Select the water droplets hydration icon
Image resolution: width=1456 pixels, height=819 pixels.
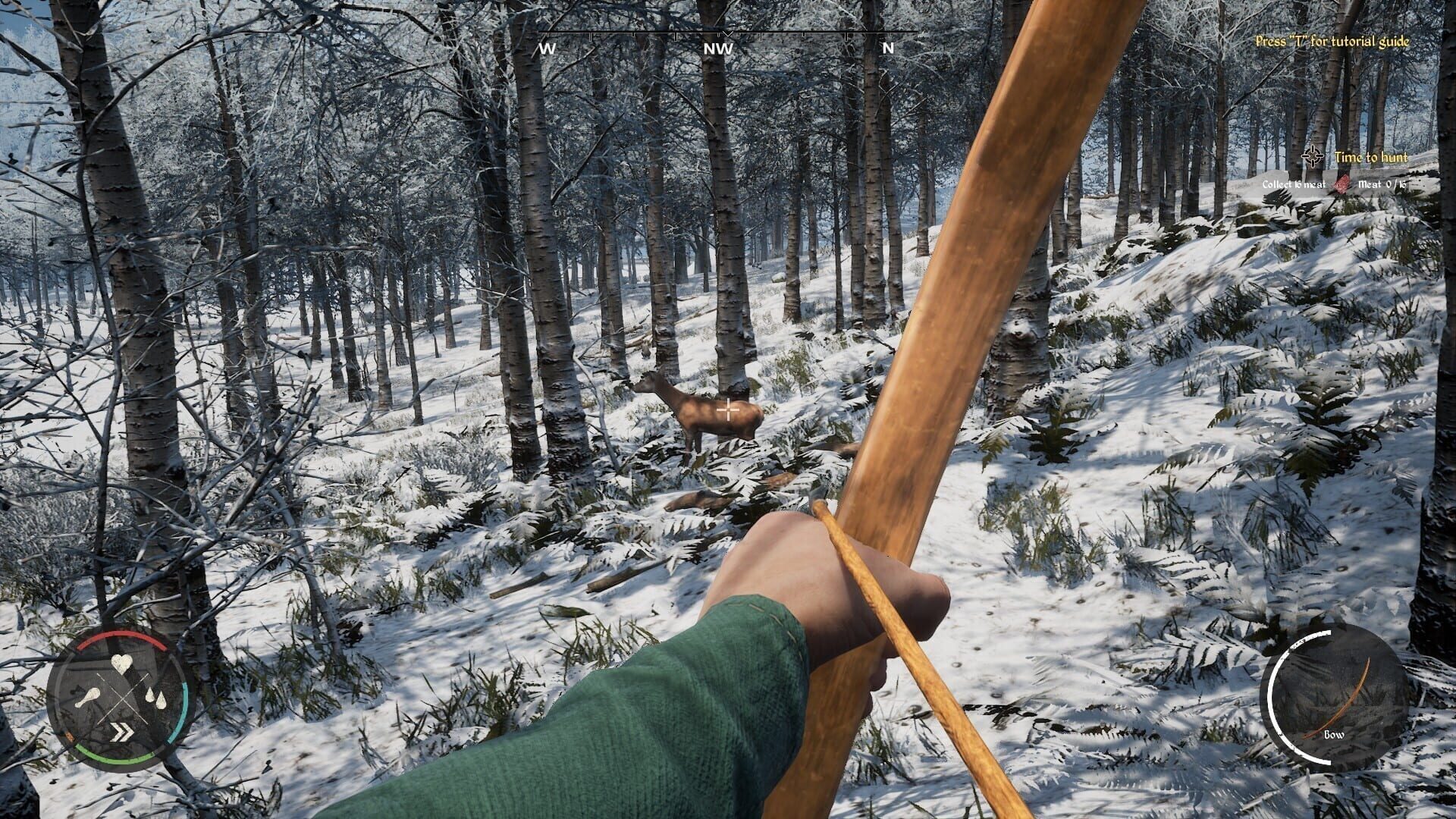tap(155, 697)
